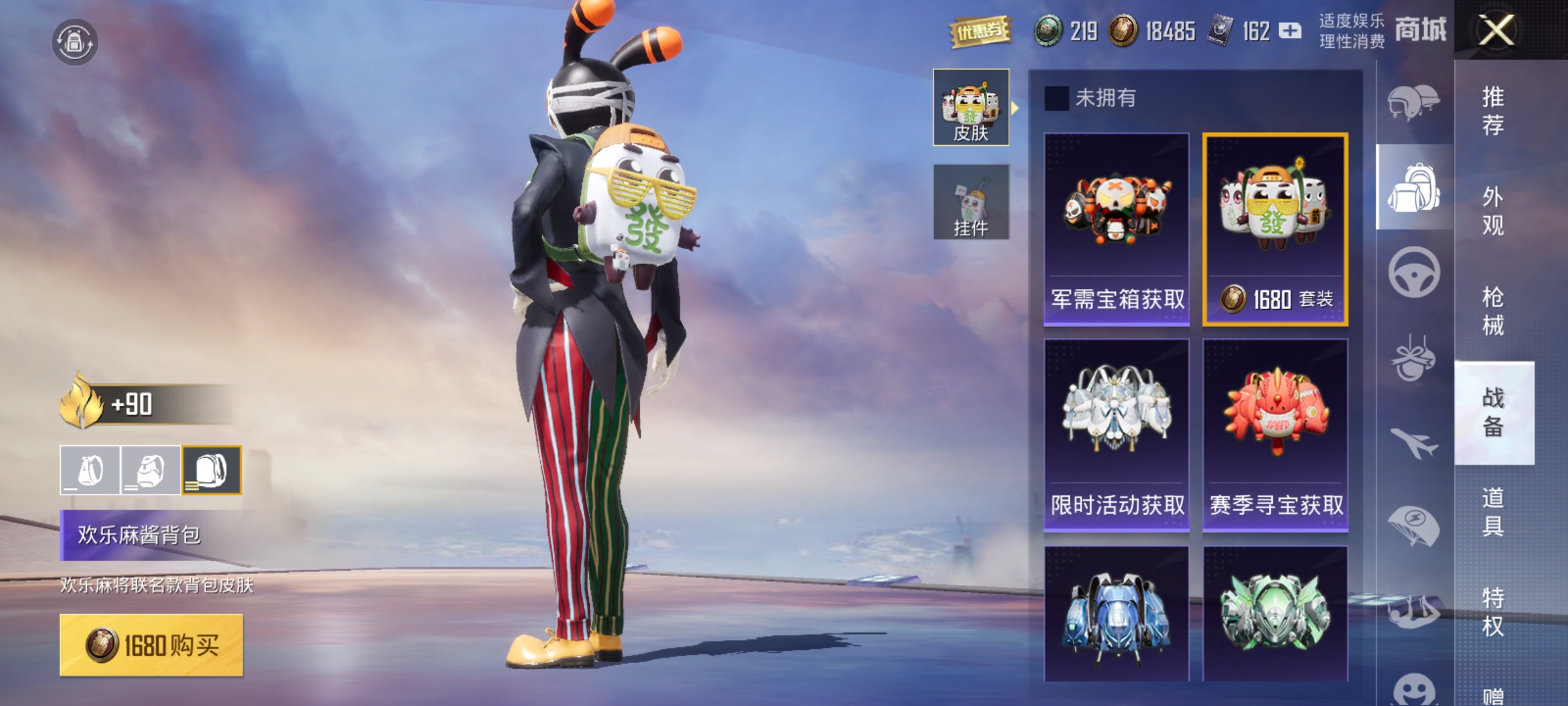The height and width of the screenshot is (706, 1568).
Task: Choose the white 限时活动获取 backpack
Action: tap(1117, 435)
